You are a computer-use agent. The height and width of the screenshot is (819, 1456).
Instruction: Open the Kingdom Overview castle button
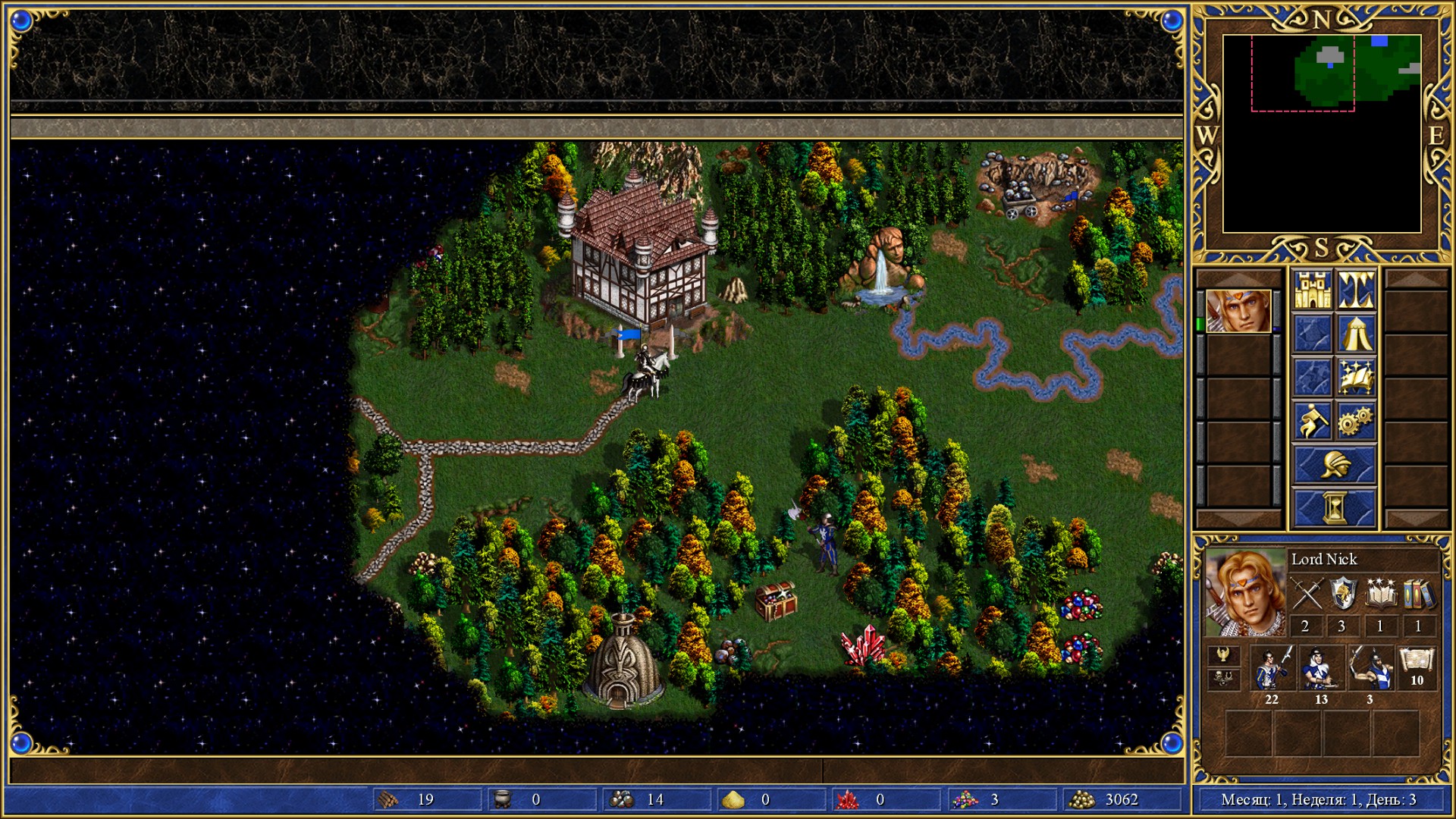tap(1312, 290)
